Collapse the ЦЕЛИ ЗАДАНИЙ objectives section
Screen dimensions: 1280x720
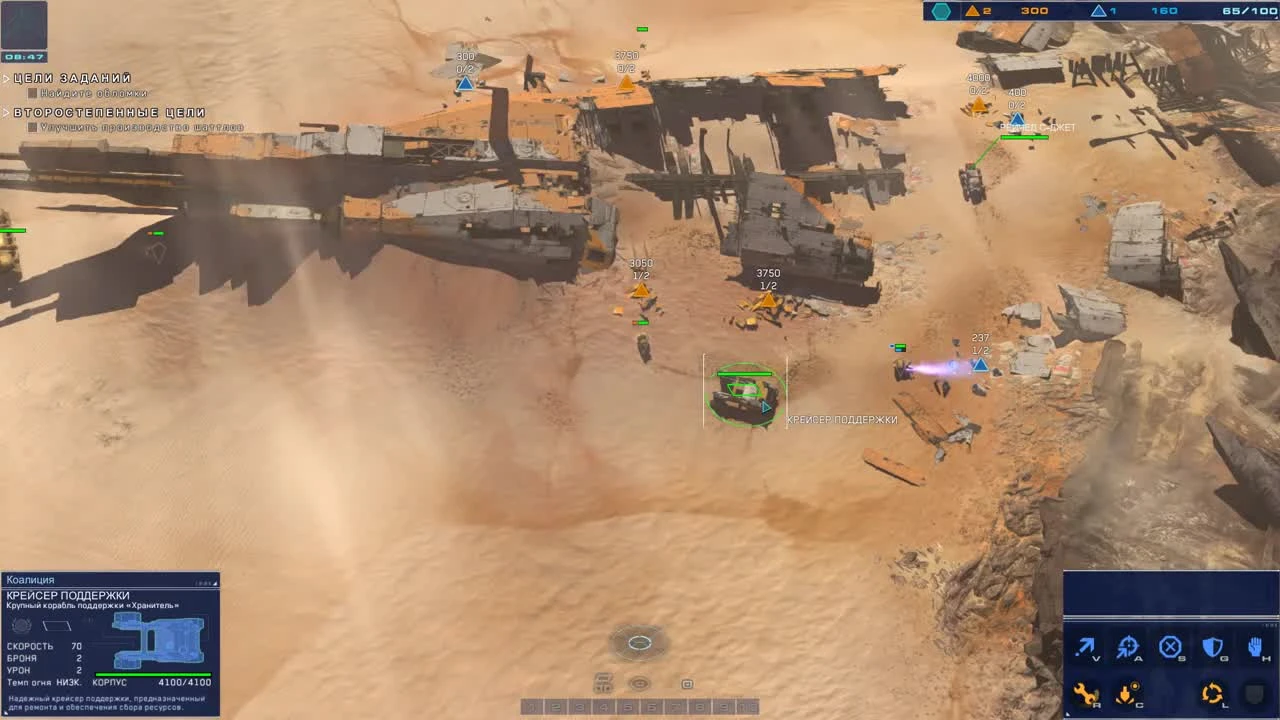8,77
